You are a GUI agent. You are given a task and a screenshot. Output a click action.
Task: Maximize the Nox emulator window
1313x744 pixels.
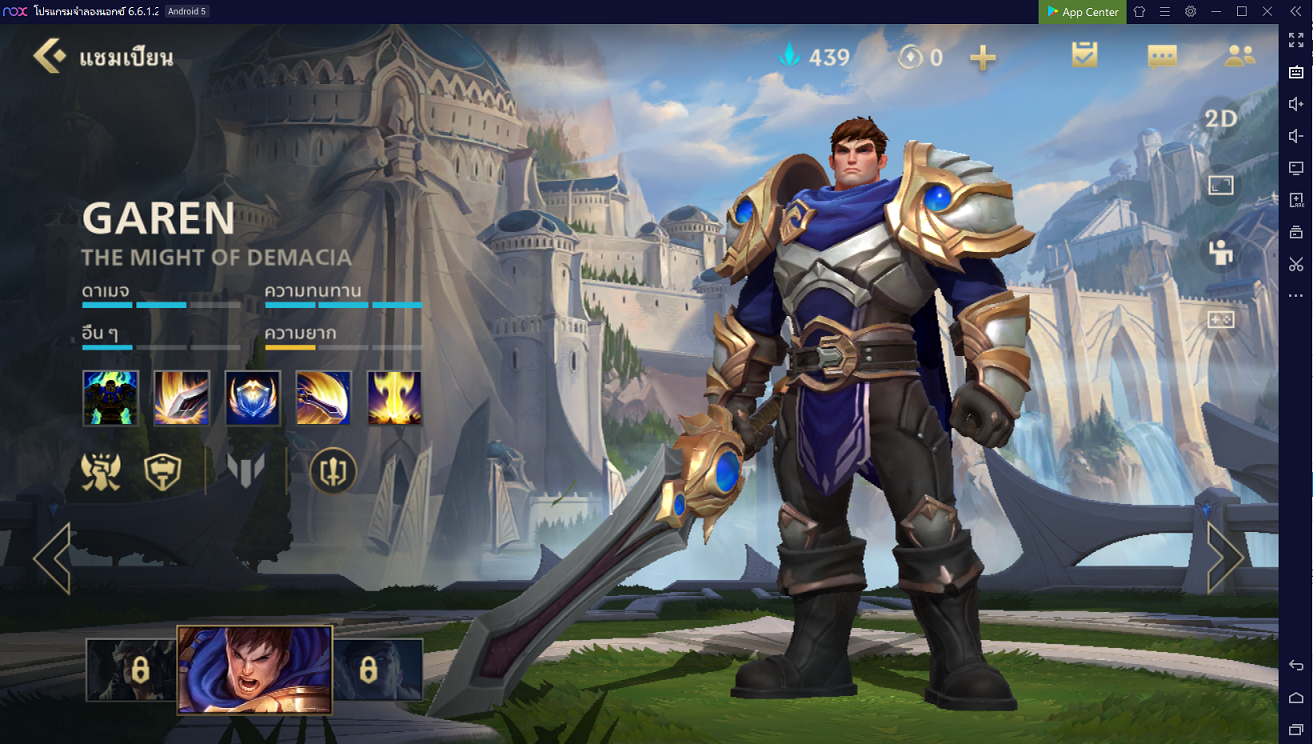pos(1242,11)
